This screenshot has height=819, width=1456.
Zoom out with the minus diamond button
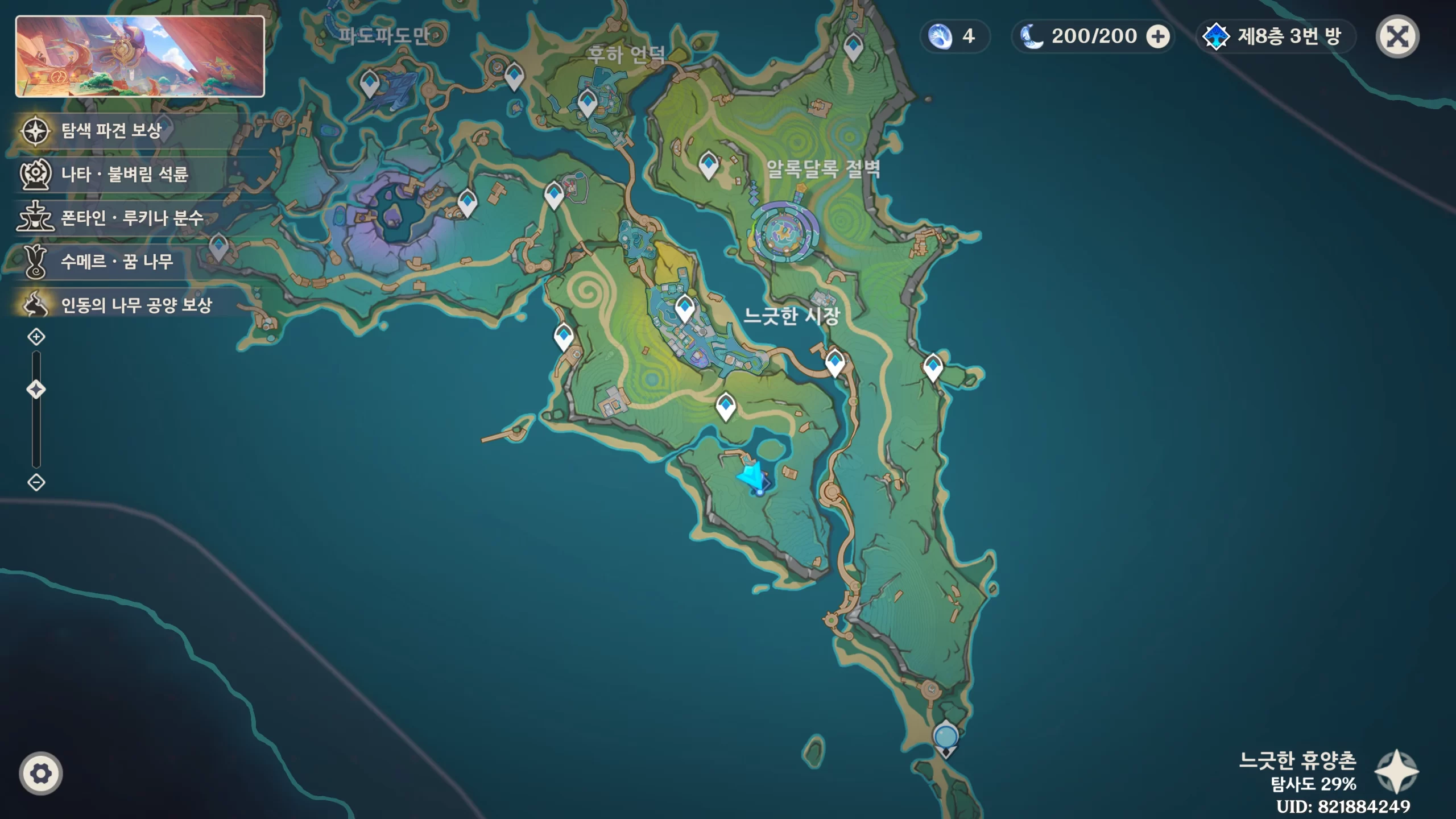[x=36, y=482]
